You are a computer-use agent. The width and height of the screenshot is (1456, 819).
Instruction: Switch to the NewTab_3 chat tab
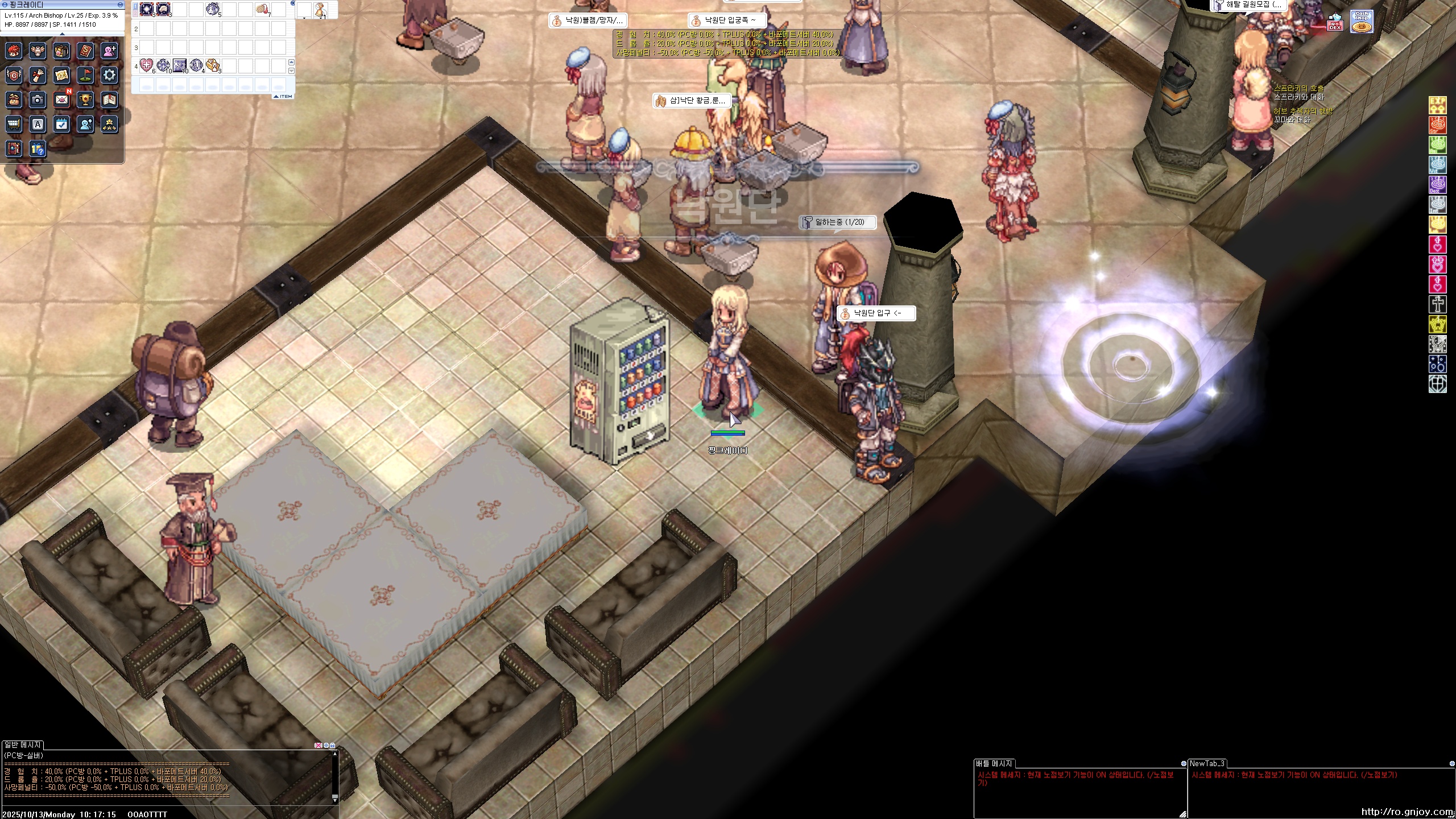point(1207,763)
